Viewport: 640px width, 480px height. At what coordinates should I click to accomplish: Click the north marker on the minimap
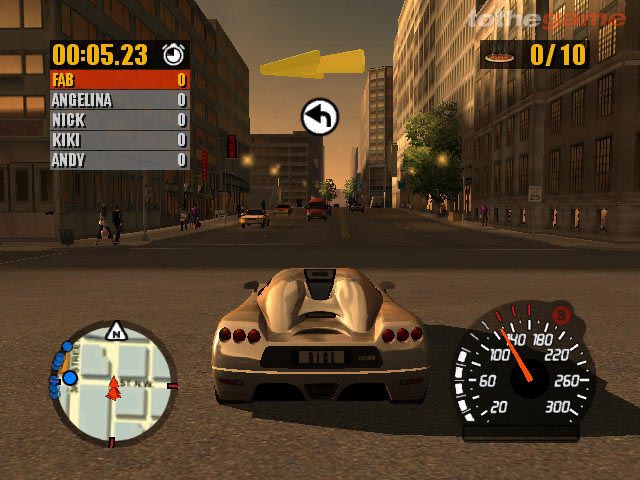[117, 328]
